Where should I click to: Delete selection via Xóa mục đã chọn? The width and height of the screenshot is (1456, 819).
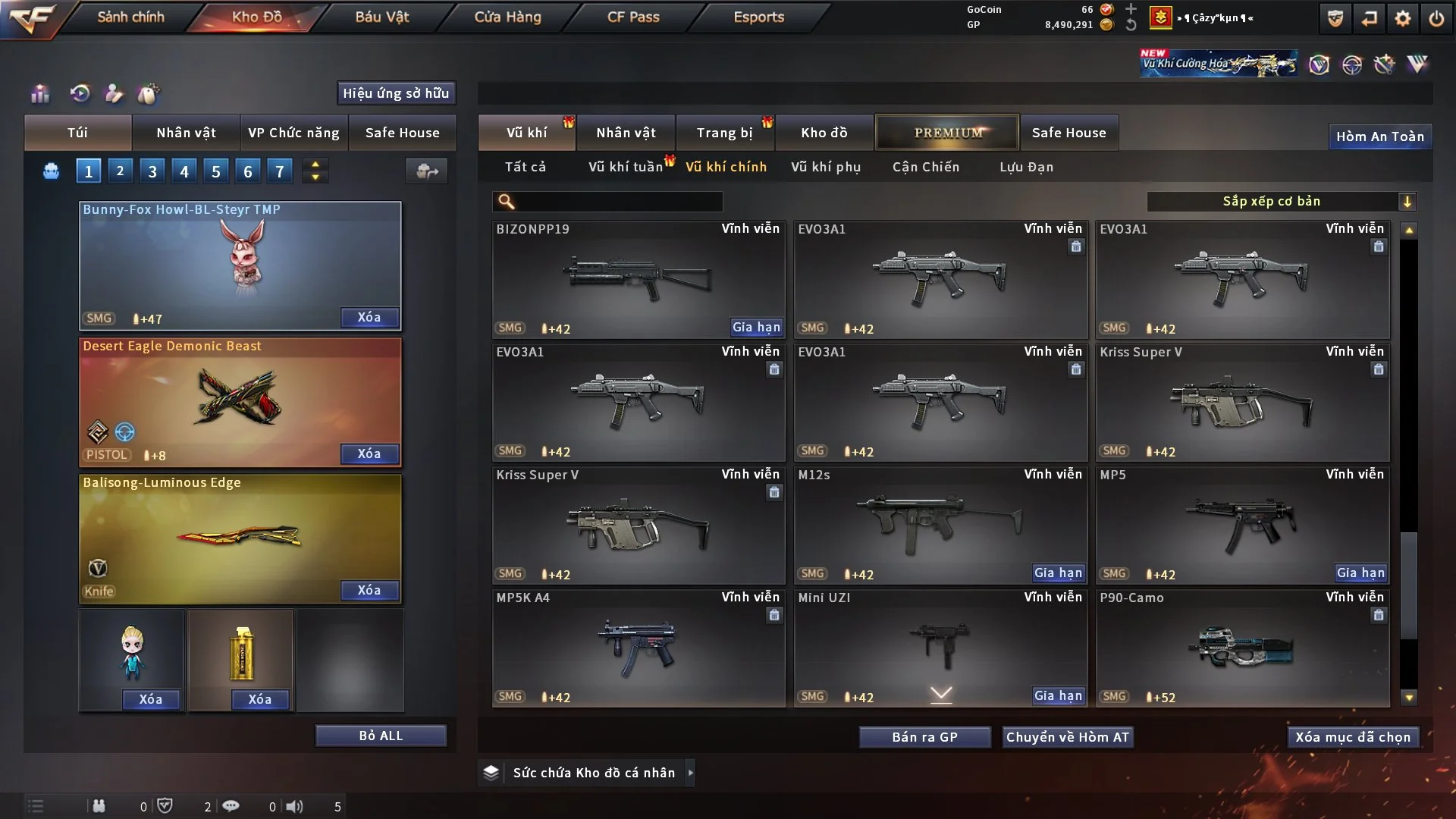(x=1353, y=737)
